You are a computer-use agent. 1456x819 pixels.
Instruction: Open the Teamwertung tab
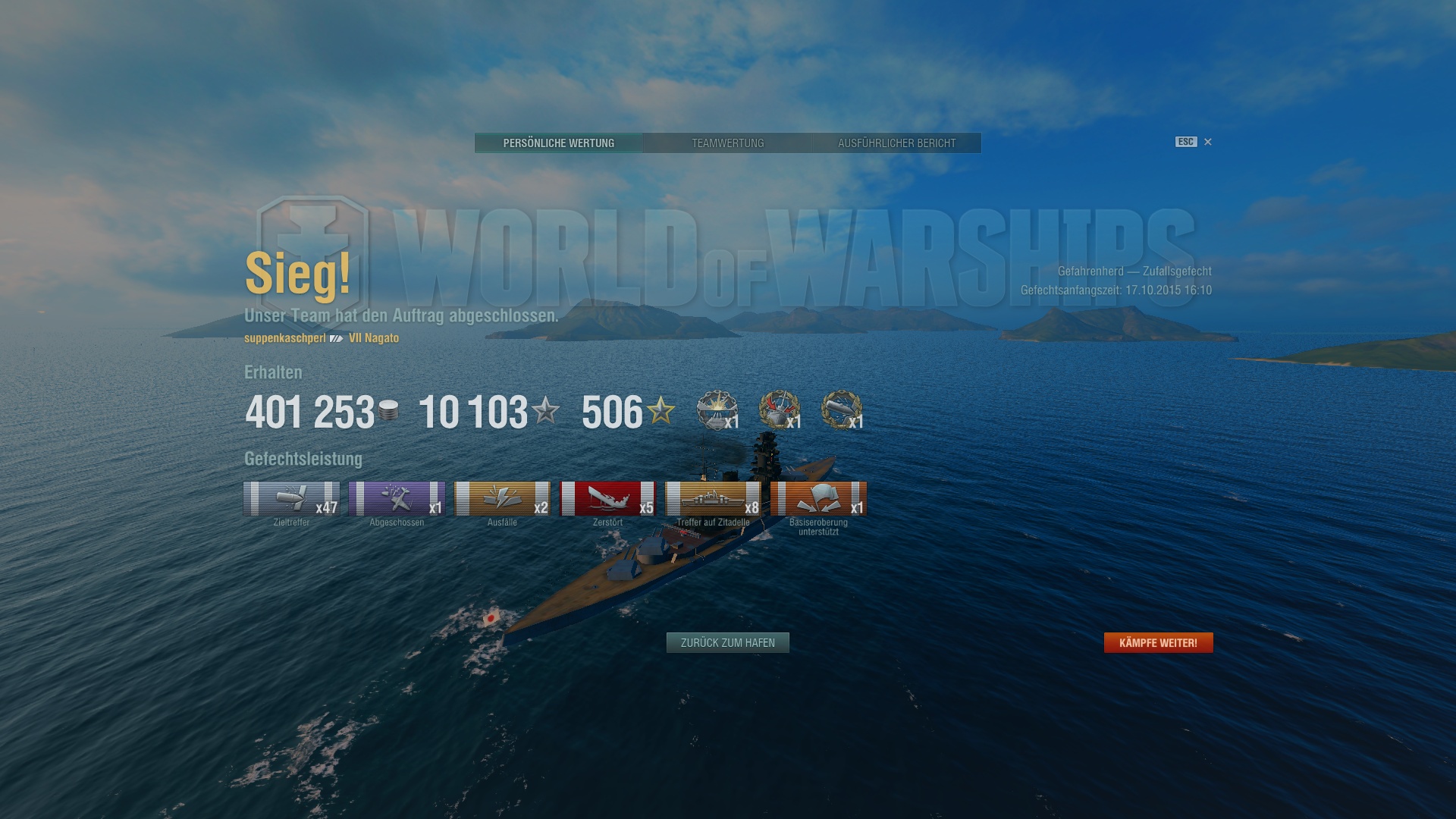click(727, 143)
